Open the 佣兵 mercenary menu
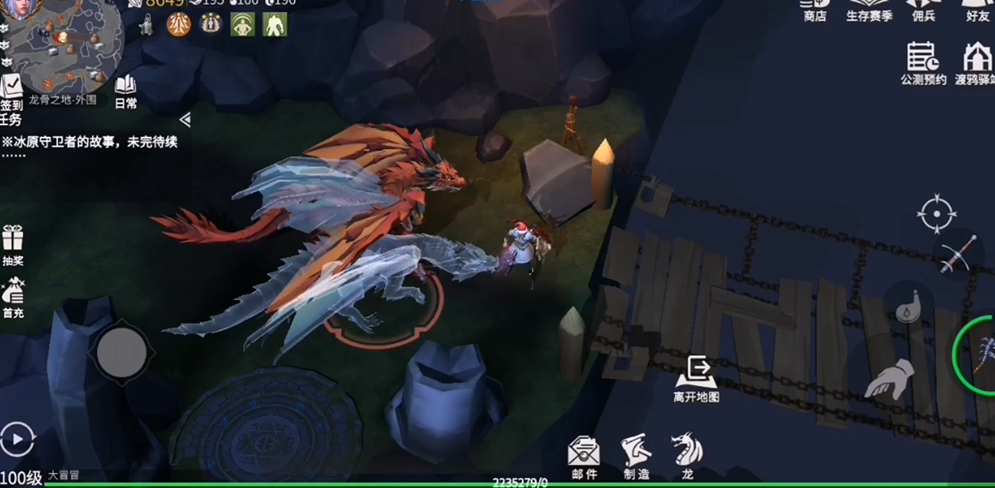Image resolution: width=995 pixels, height=488 pixels. 924,10
